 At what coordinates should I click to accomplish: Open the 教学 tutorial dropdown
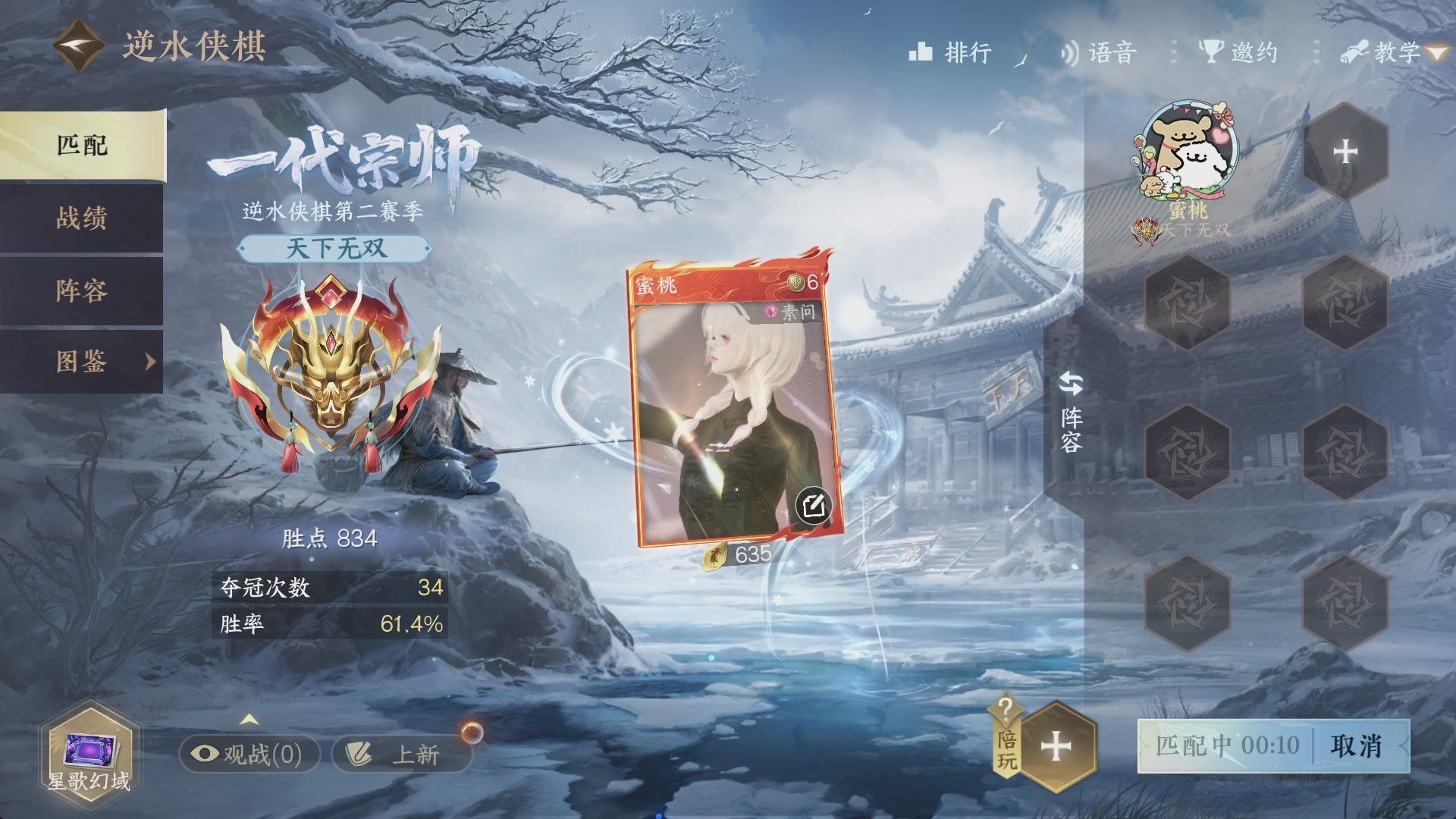(1397, 52)
